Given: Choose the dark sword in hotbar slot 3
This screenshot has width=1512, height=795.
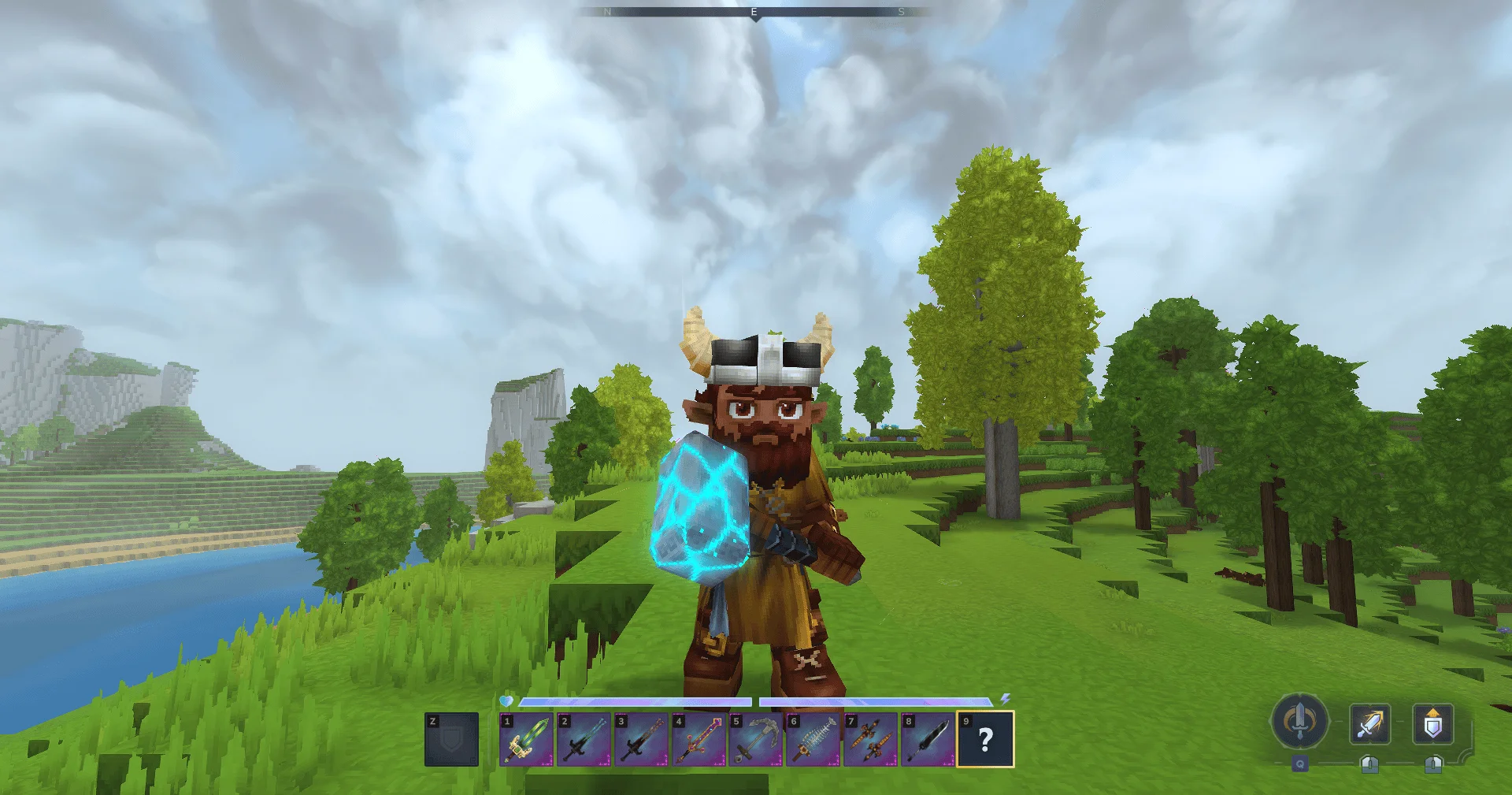Looking at the screenshot, I should coord(641,740).
